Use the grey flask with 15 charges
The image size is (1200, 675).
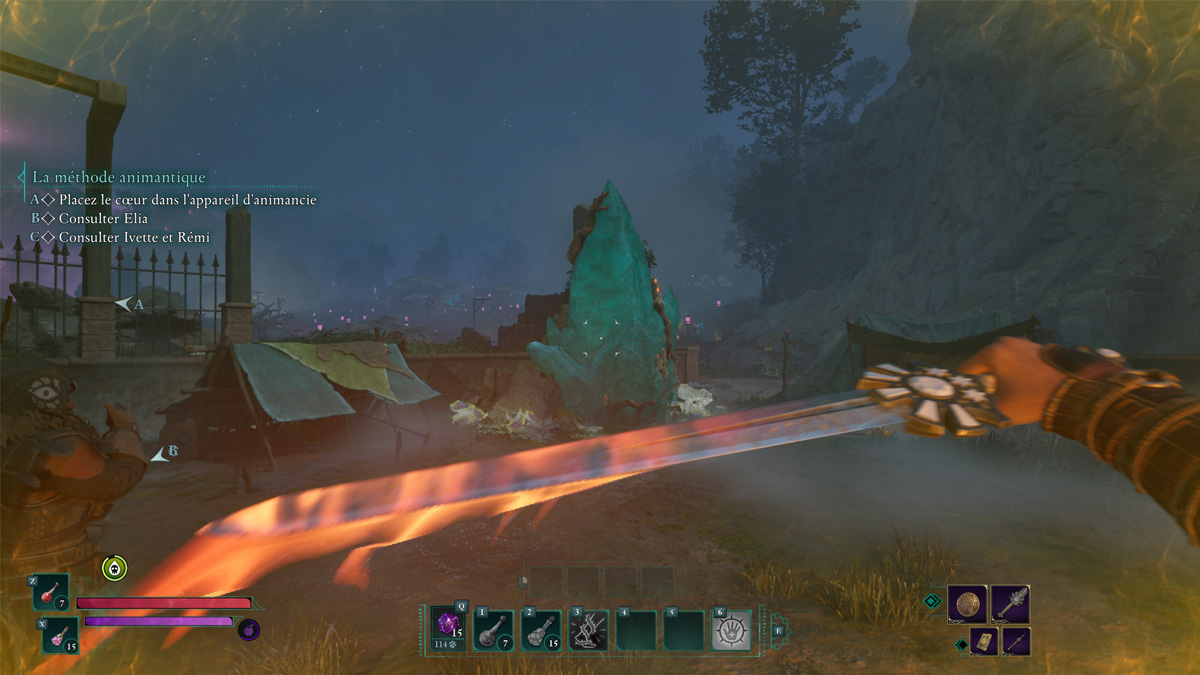[x=541, y=630]
